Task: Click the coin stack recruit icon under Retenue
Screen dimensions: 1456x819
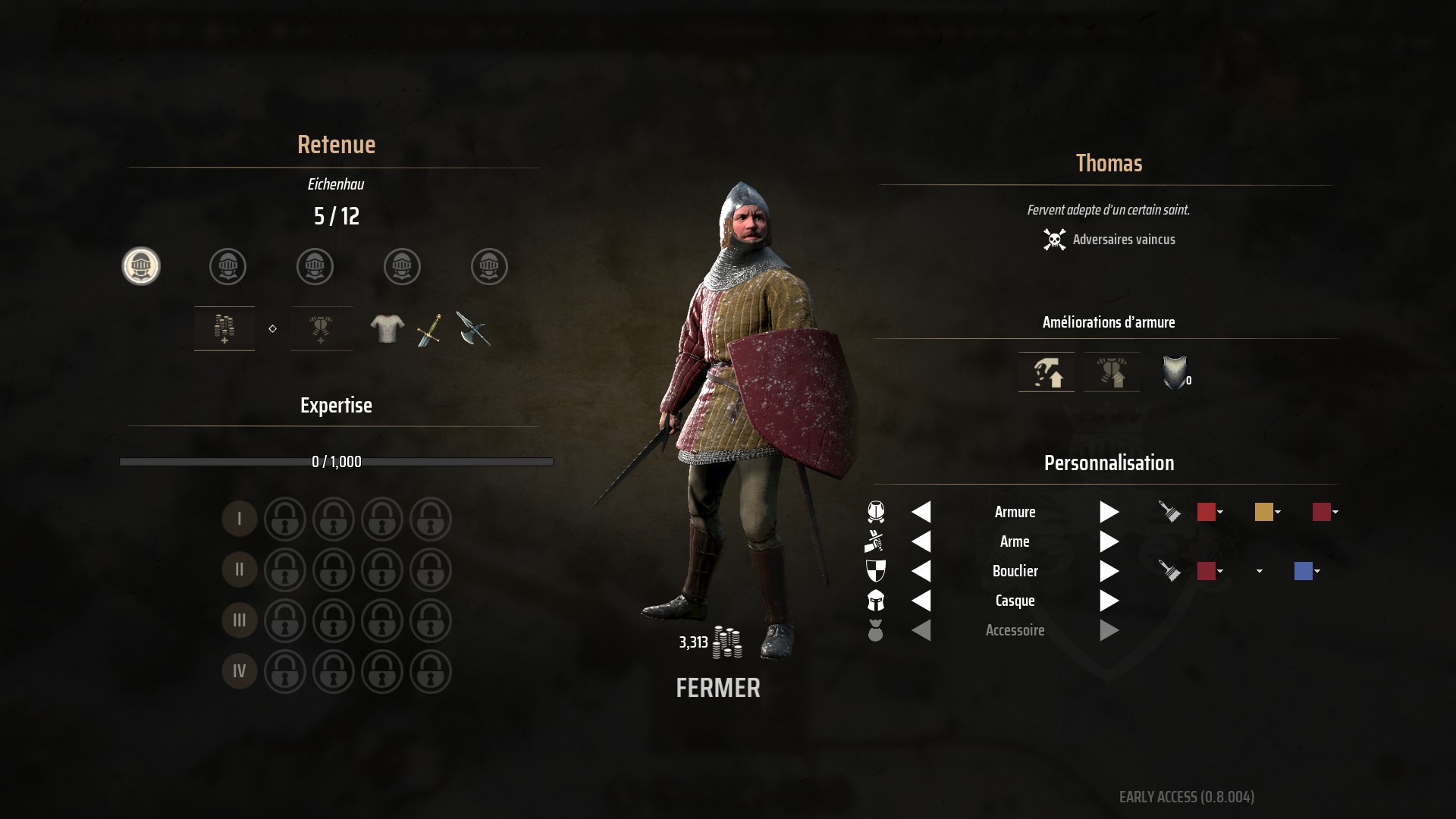Action: pos(224,328)
